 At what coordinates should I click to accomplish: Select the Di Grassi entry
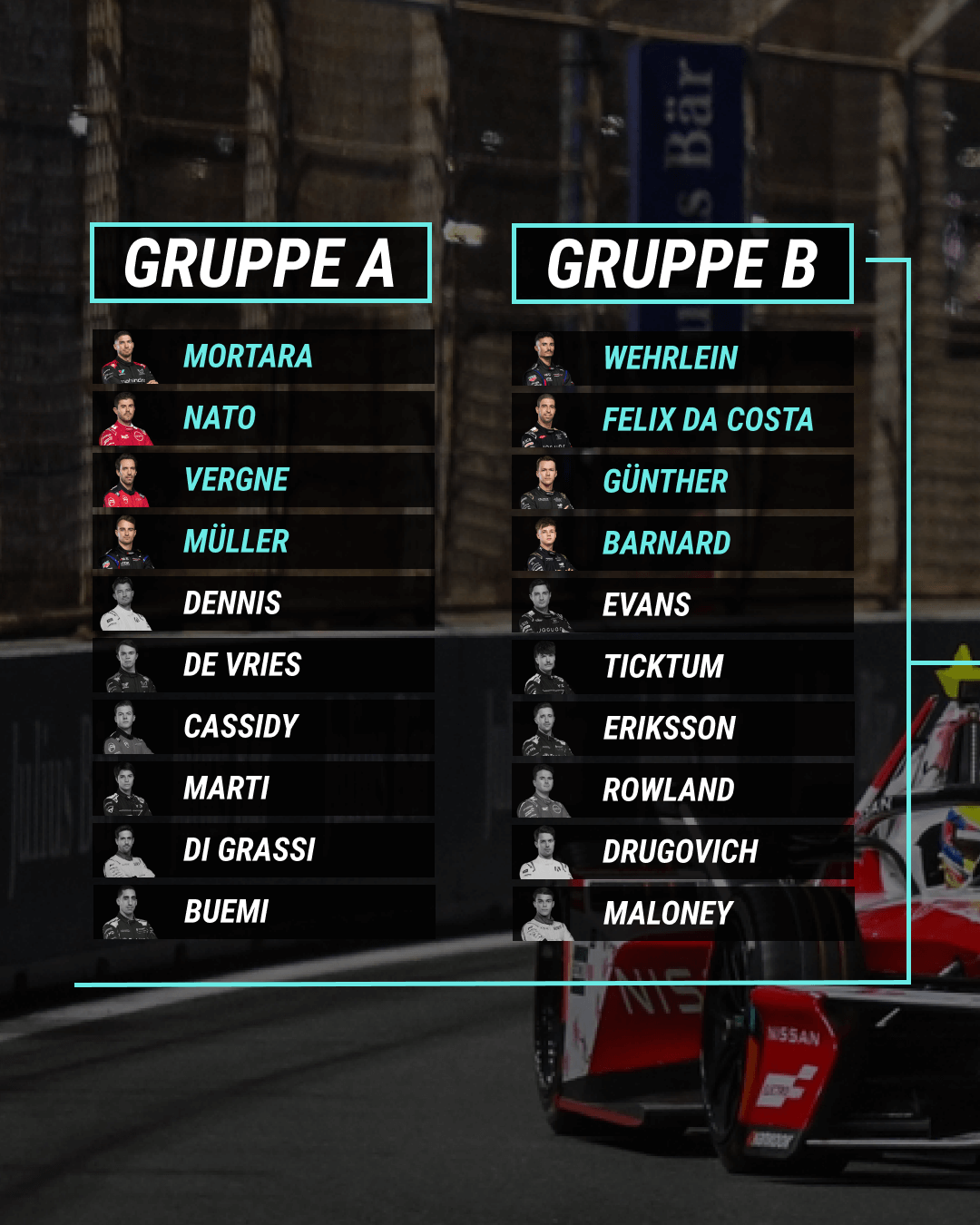tap(263, 850)
